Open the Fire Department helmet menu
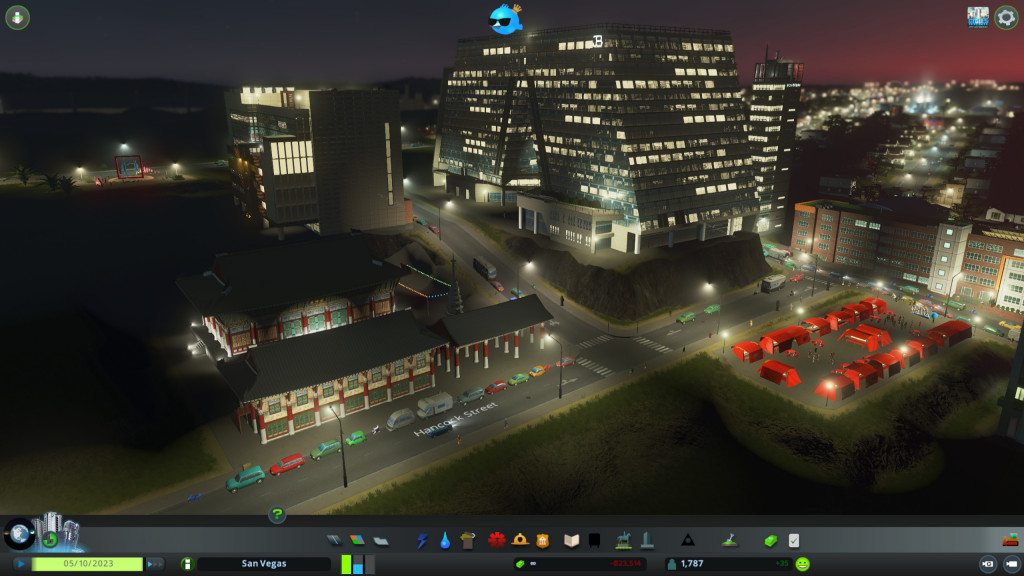This screenshot has height=576, width=1024. tap(520, 541)
